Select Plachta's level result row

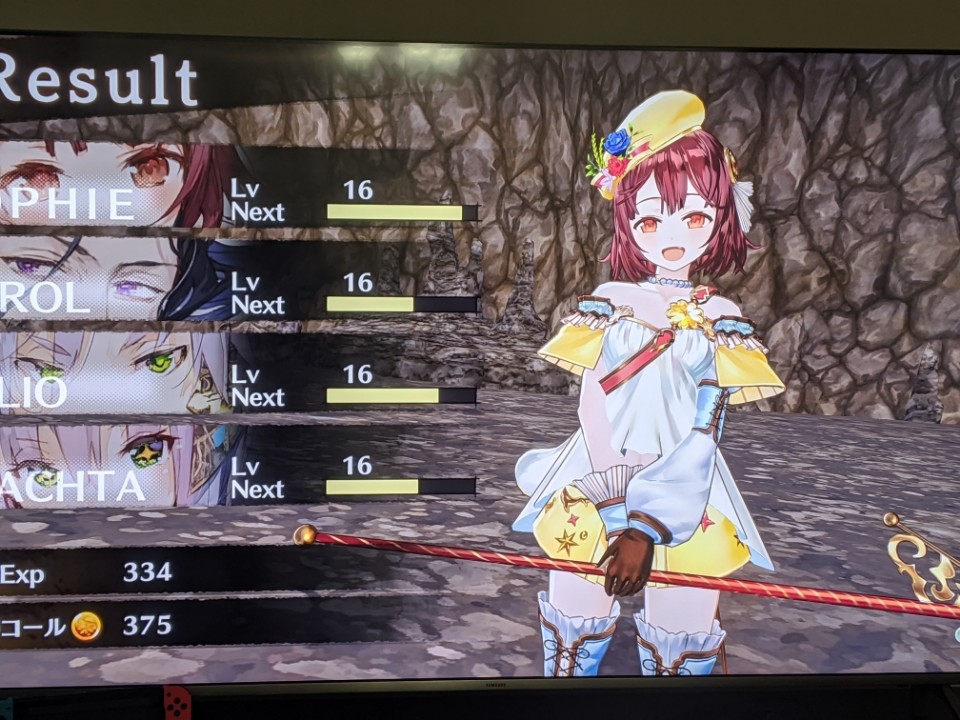[x=240, y=470]
